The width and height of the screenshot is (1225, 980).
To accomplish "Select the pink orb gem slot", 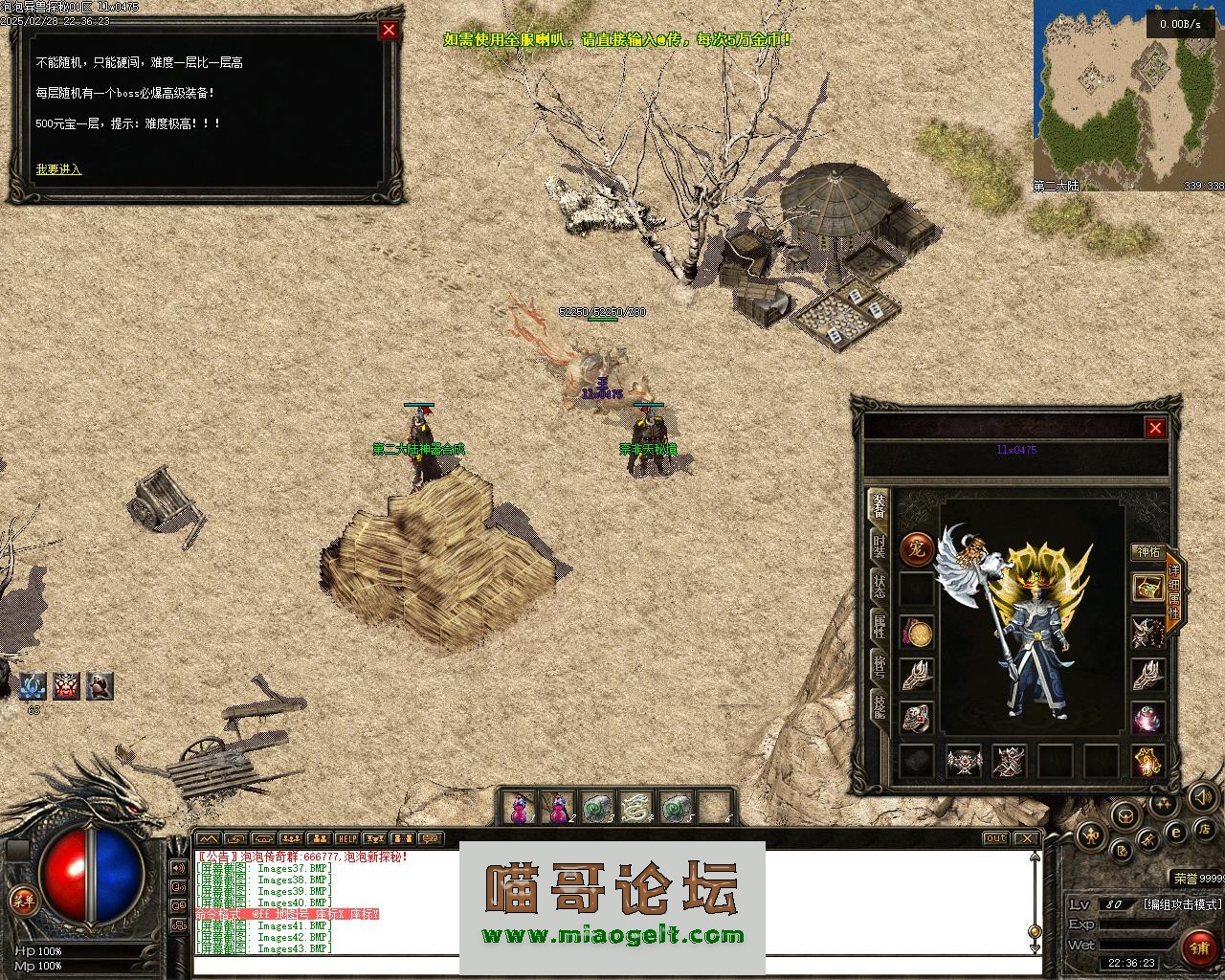I will [1147, 718].
